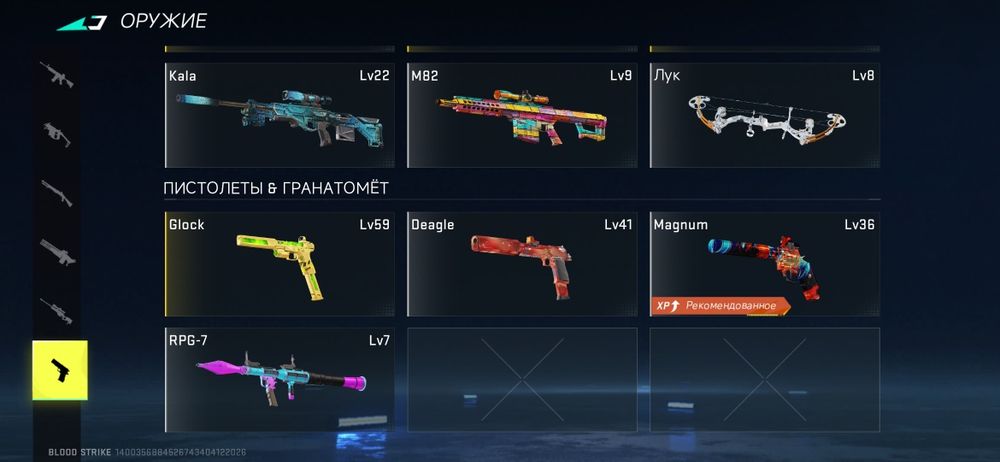
Task: Open the Лук bow weapon card
Action: pos(764,115)
